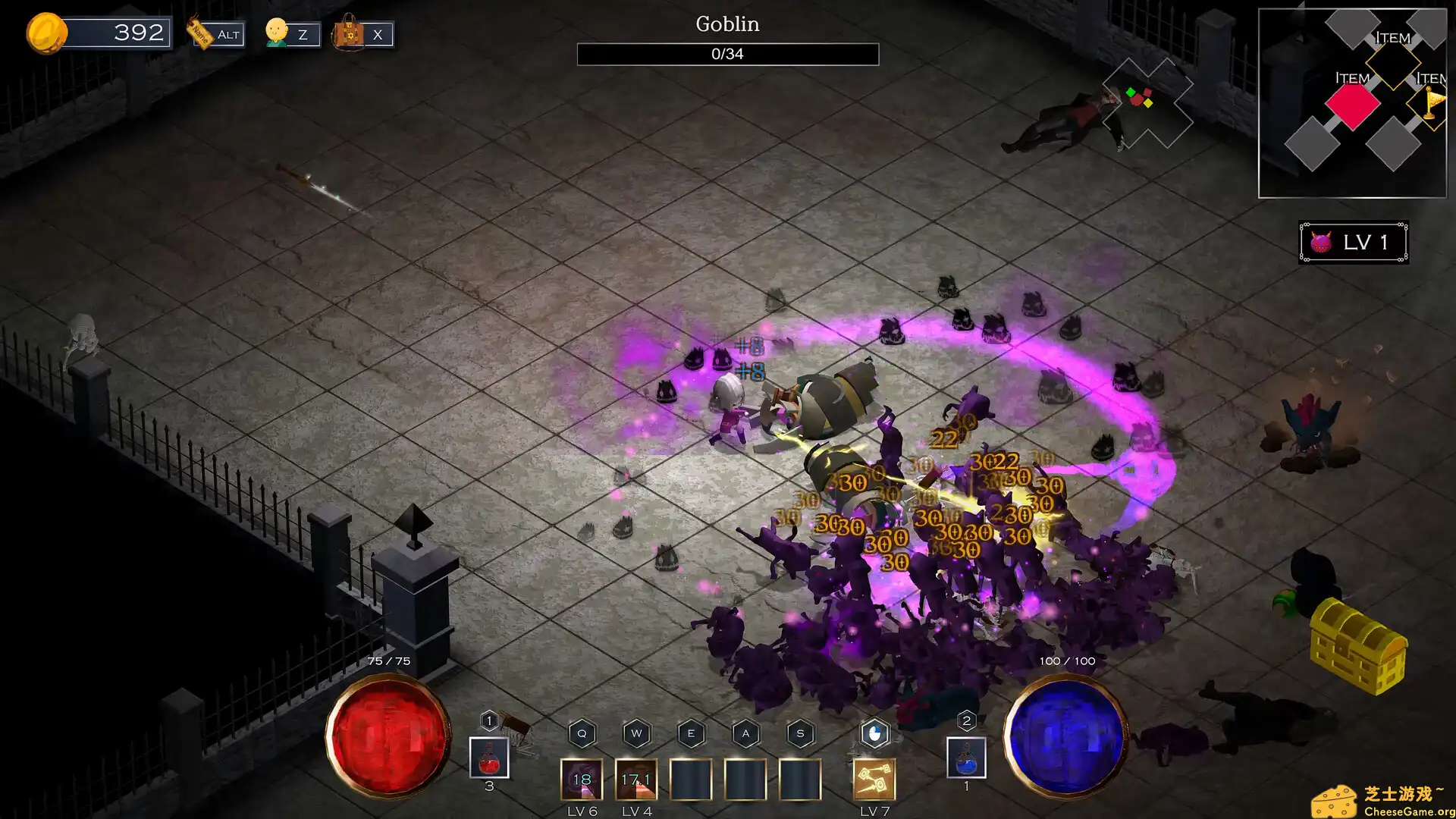Activate the LV 4 orange skill
The image size is (1456, 819).
click(636, 780)
